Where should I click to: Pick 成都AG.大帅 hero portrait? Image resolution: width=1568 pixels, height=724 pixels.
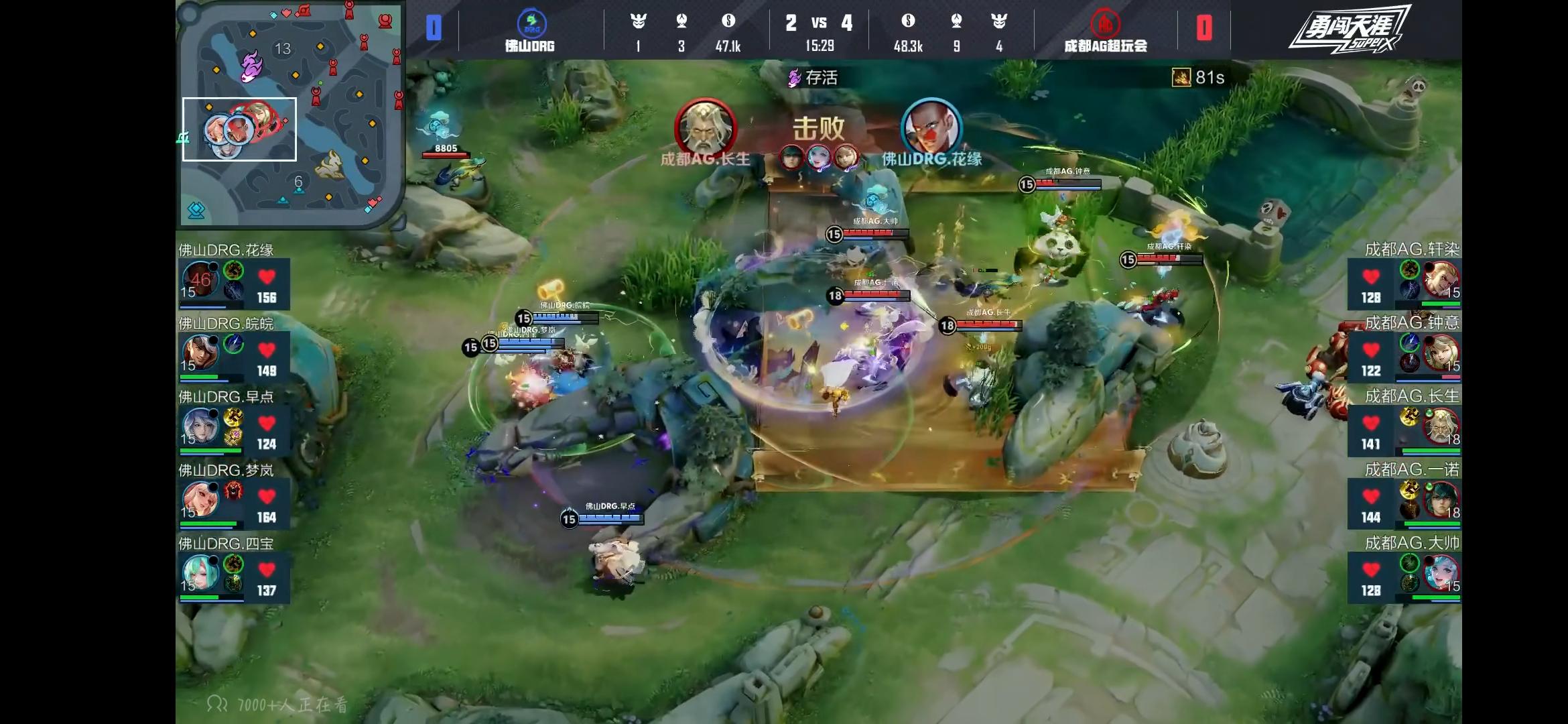click(1441, 572)
